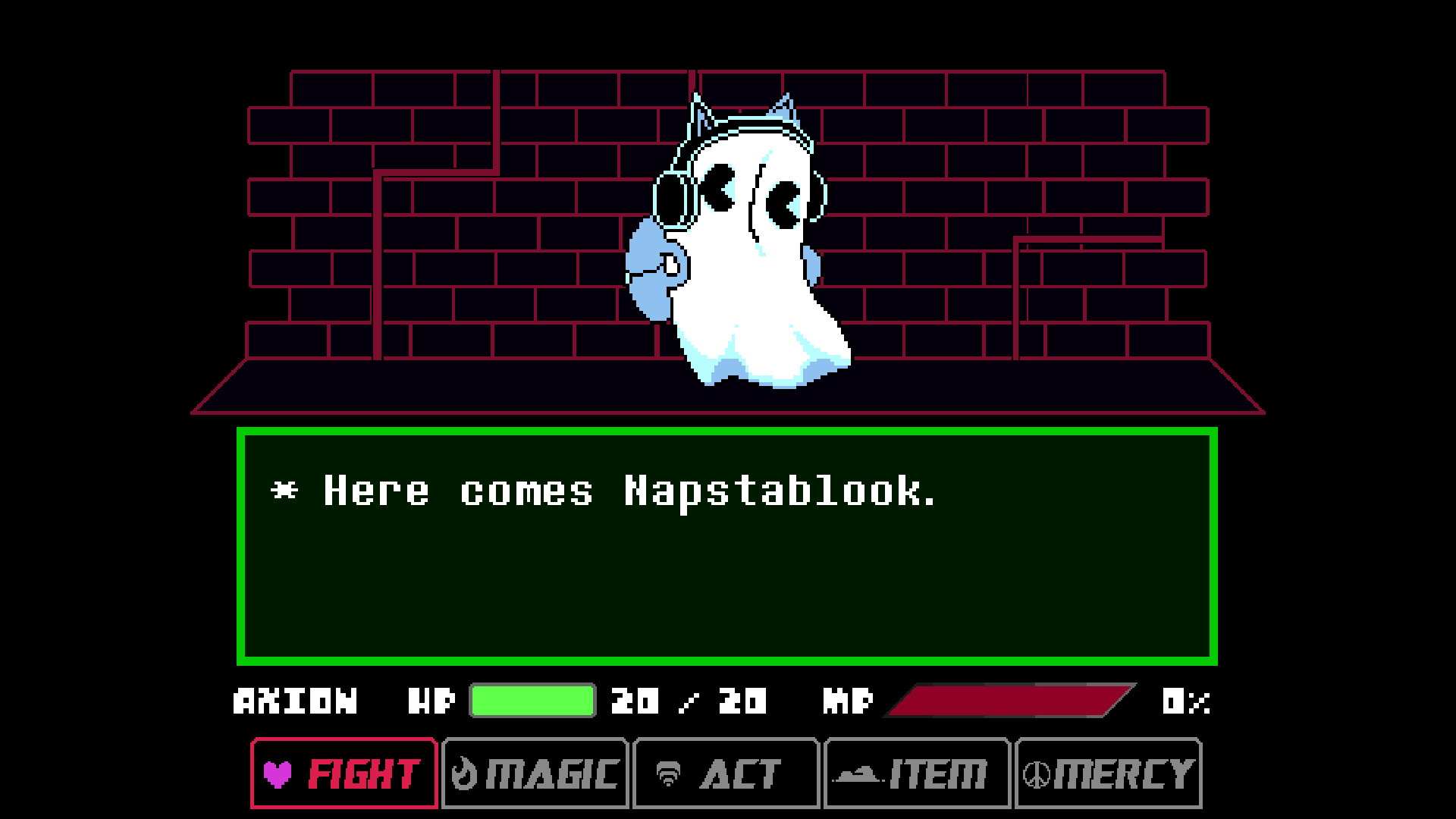
Task: Switch selection to the MERCY command
Action: (x=1107, y=774)
